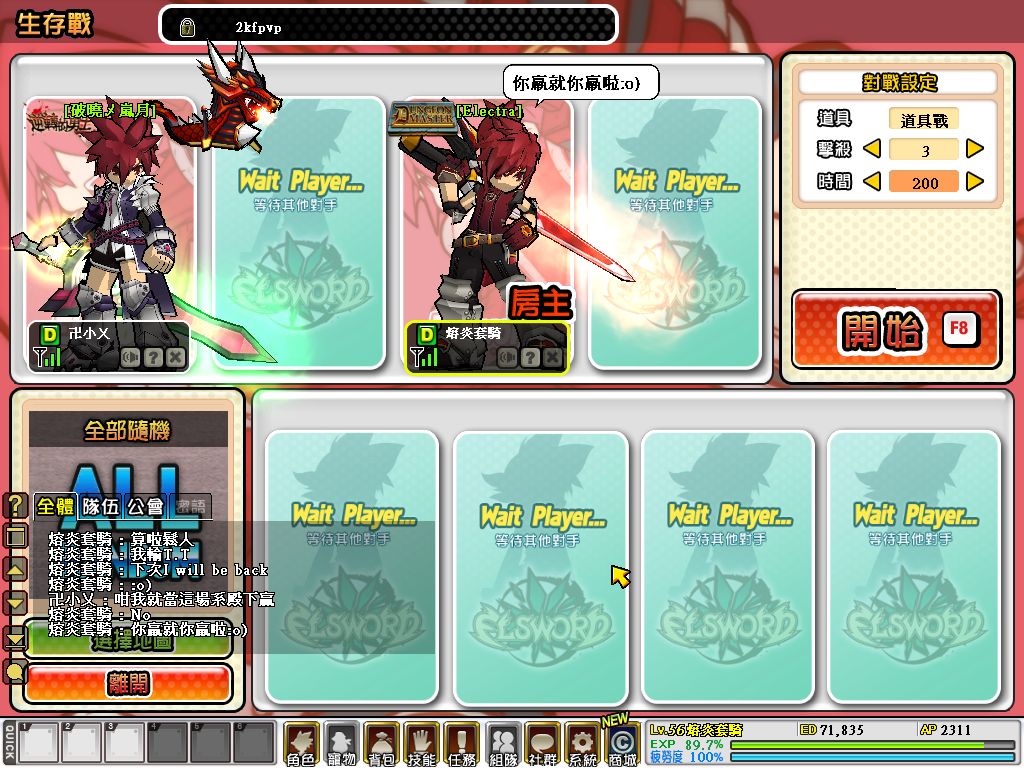
Task: Toggle the 道具戰 item battle setting
Action: [923, 120]
